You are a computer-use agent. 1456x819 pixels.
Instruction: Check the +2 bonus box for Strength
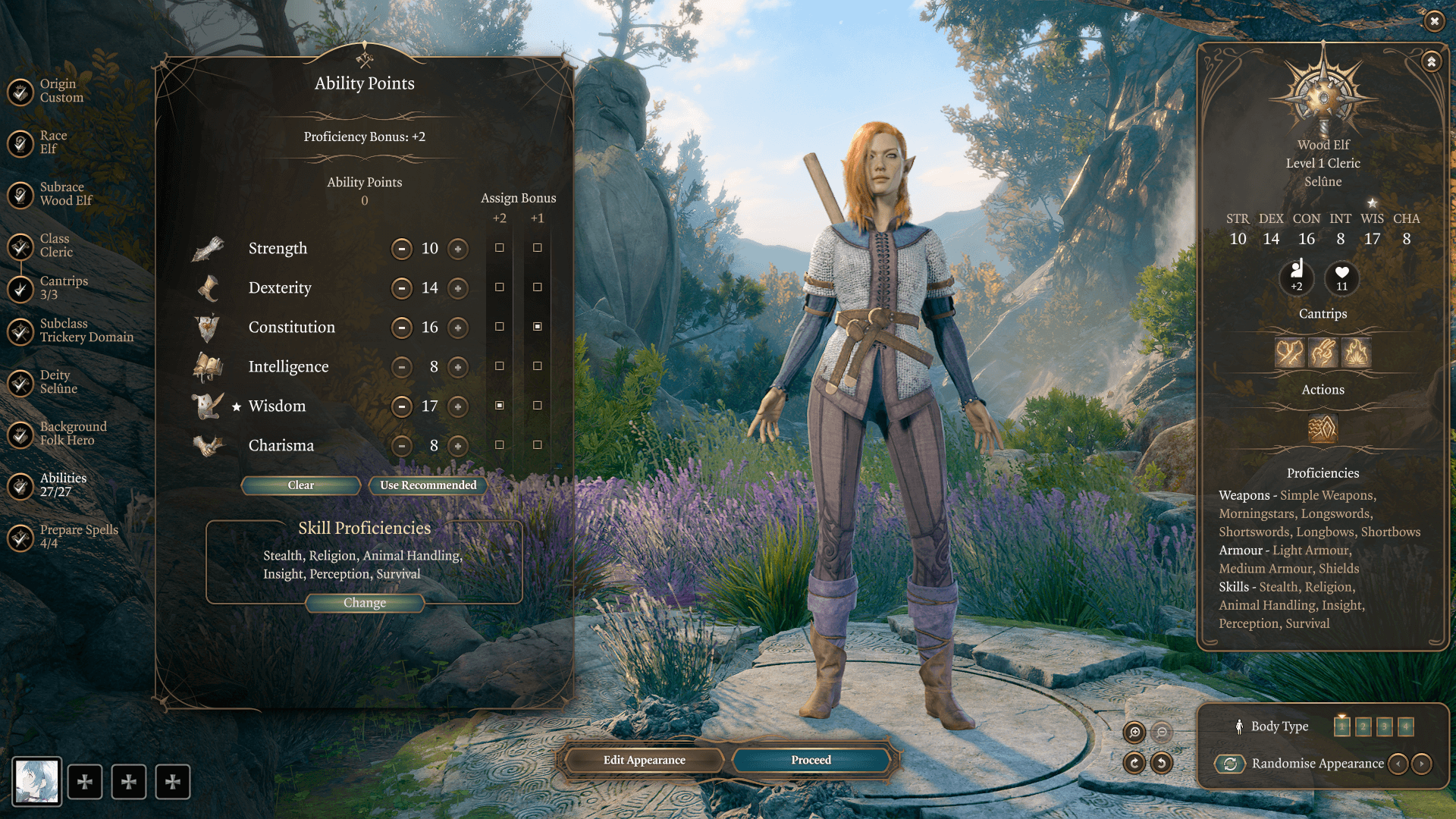point(498,246)
